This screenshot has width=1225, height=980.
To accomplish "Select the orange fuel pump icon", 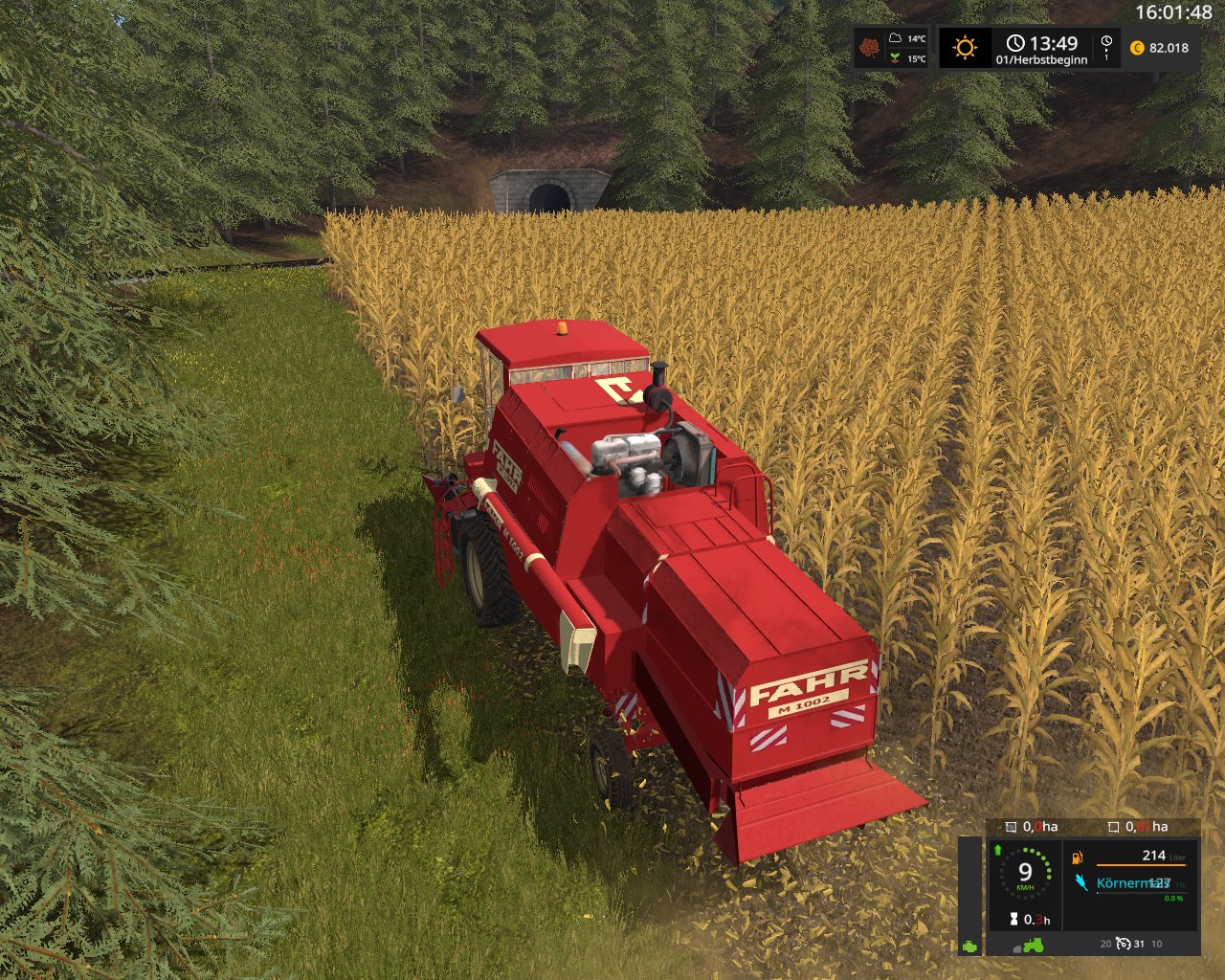I will click(1078, 857).
